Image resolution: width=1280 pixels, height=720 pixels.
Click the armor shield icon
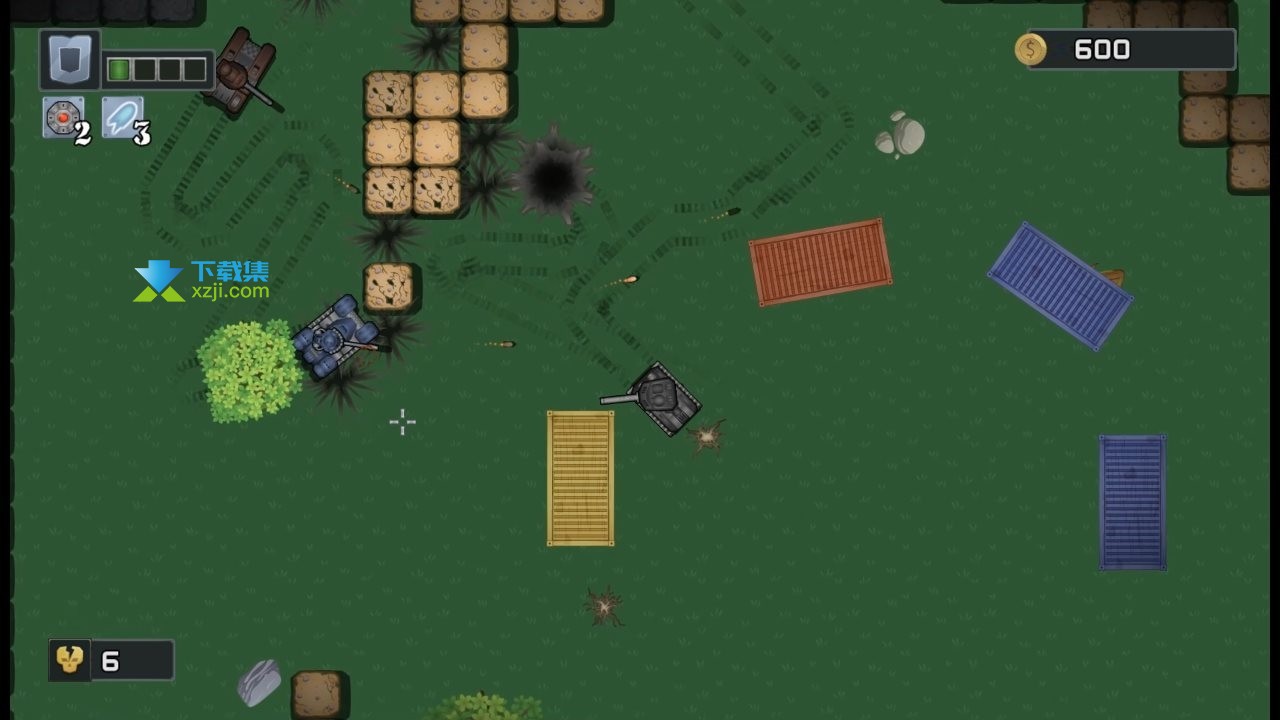tap(69, 60)
